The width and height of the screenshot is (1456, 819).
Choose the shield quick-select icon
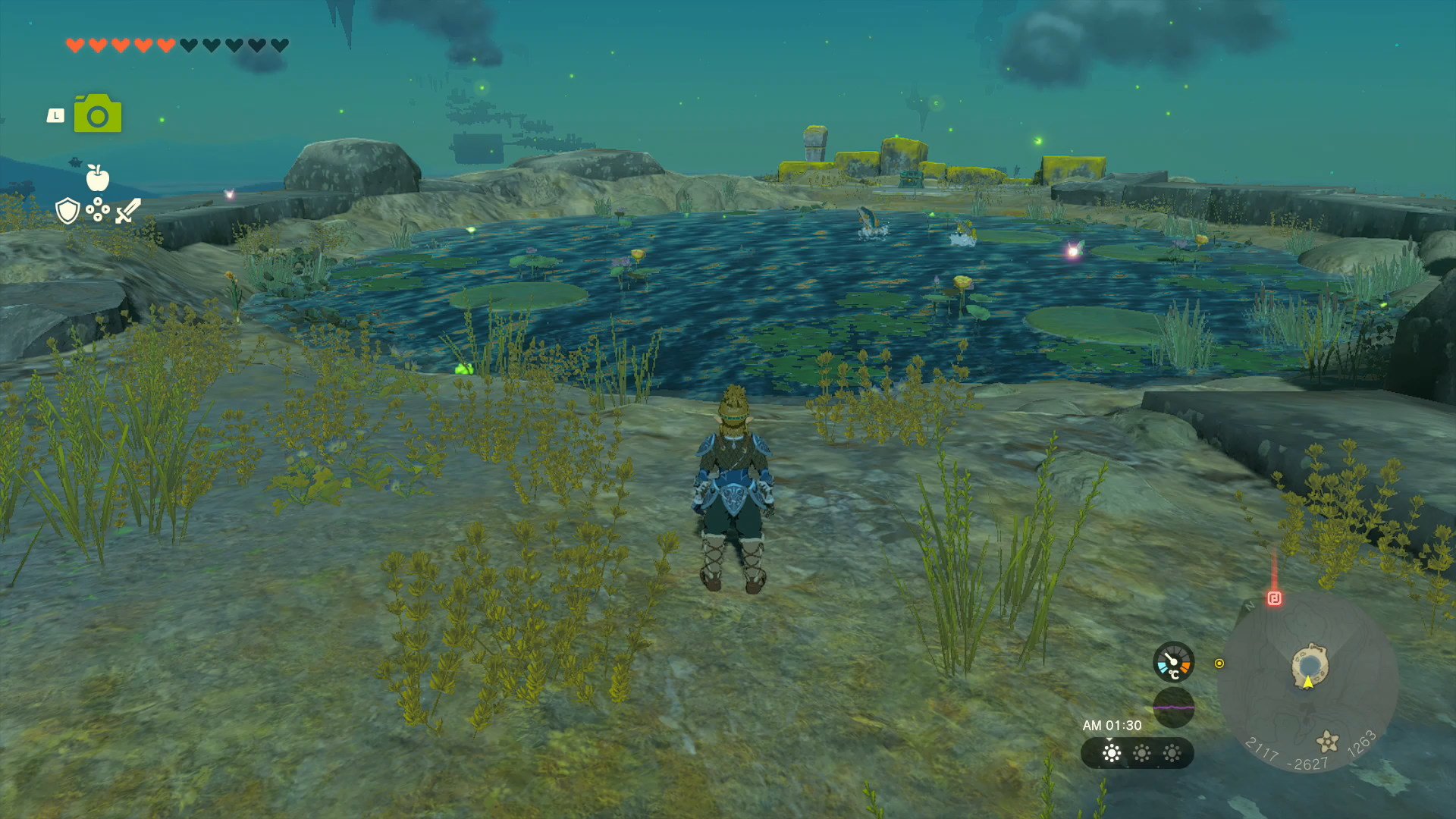point(68,211)
